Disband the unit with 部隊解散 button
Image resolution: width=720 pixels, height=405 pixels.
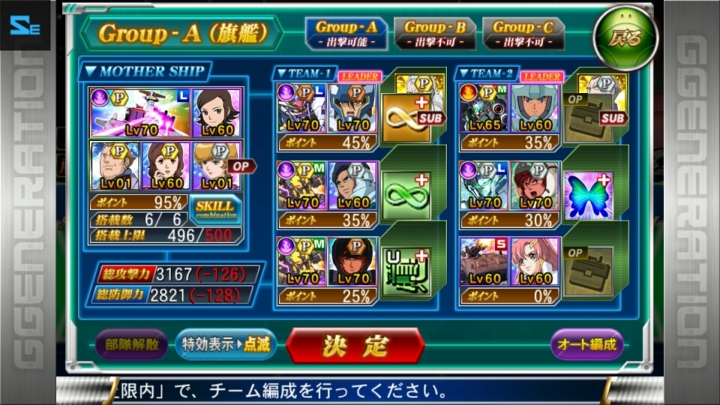point(132,346)
